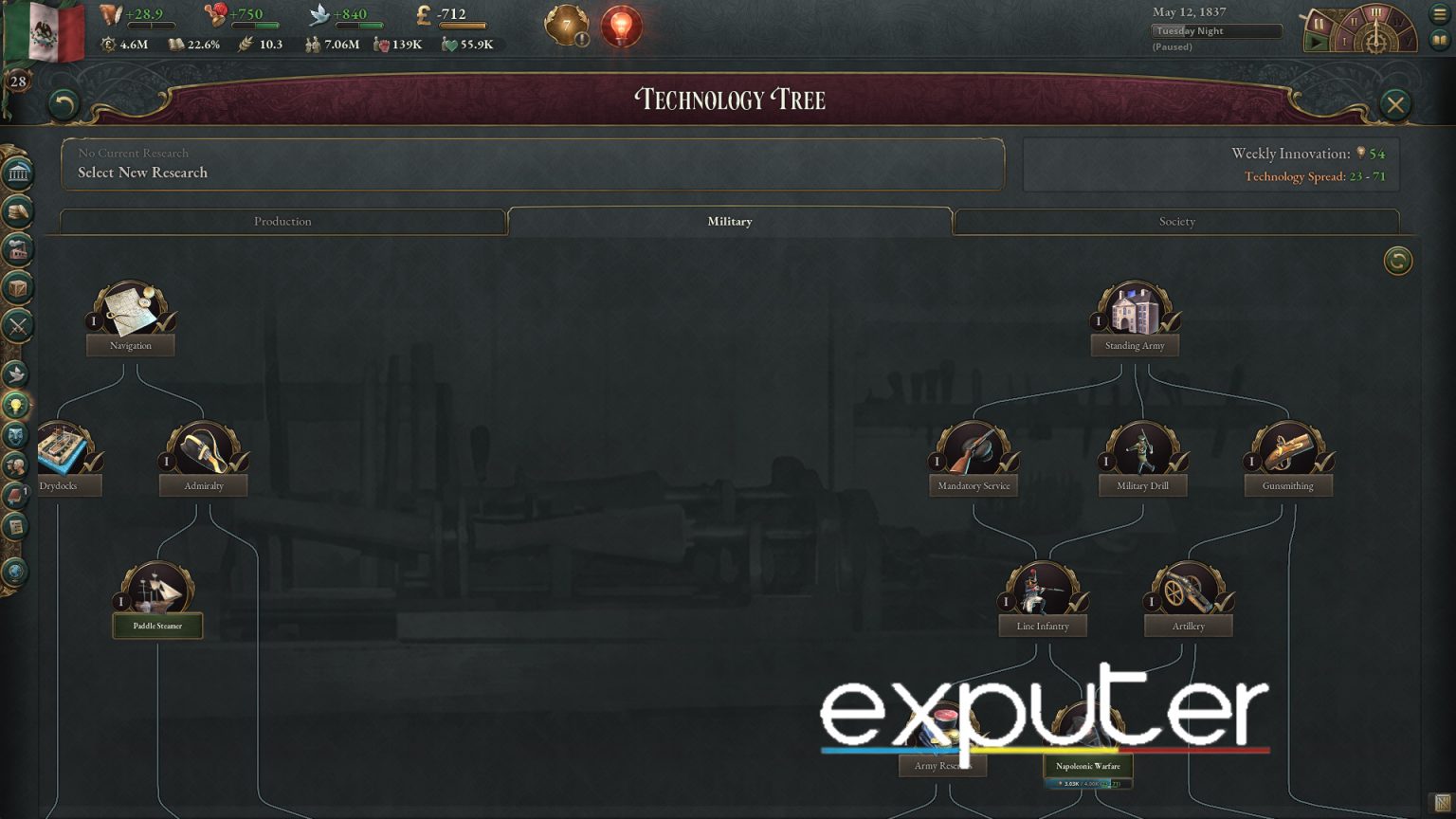Image resolution: width=1456 pixels, height=819 pixels.
Task: Open the Military panel icon
Action: [x=14, y=325]
